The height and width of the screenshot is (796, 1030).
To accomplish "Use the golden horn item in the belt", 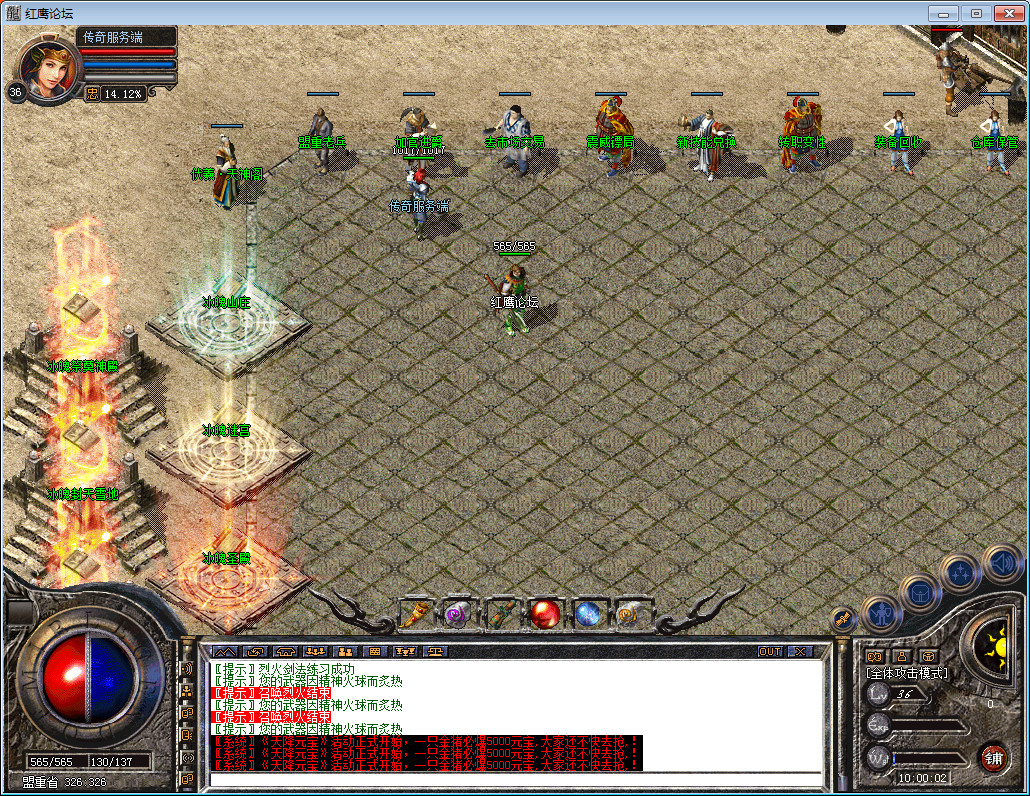I will 414,613.
